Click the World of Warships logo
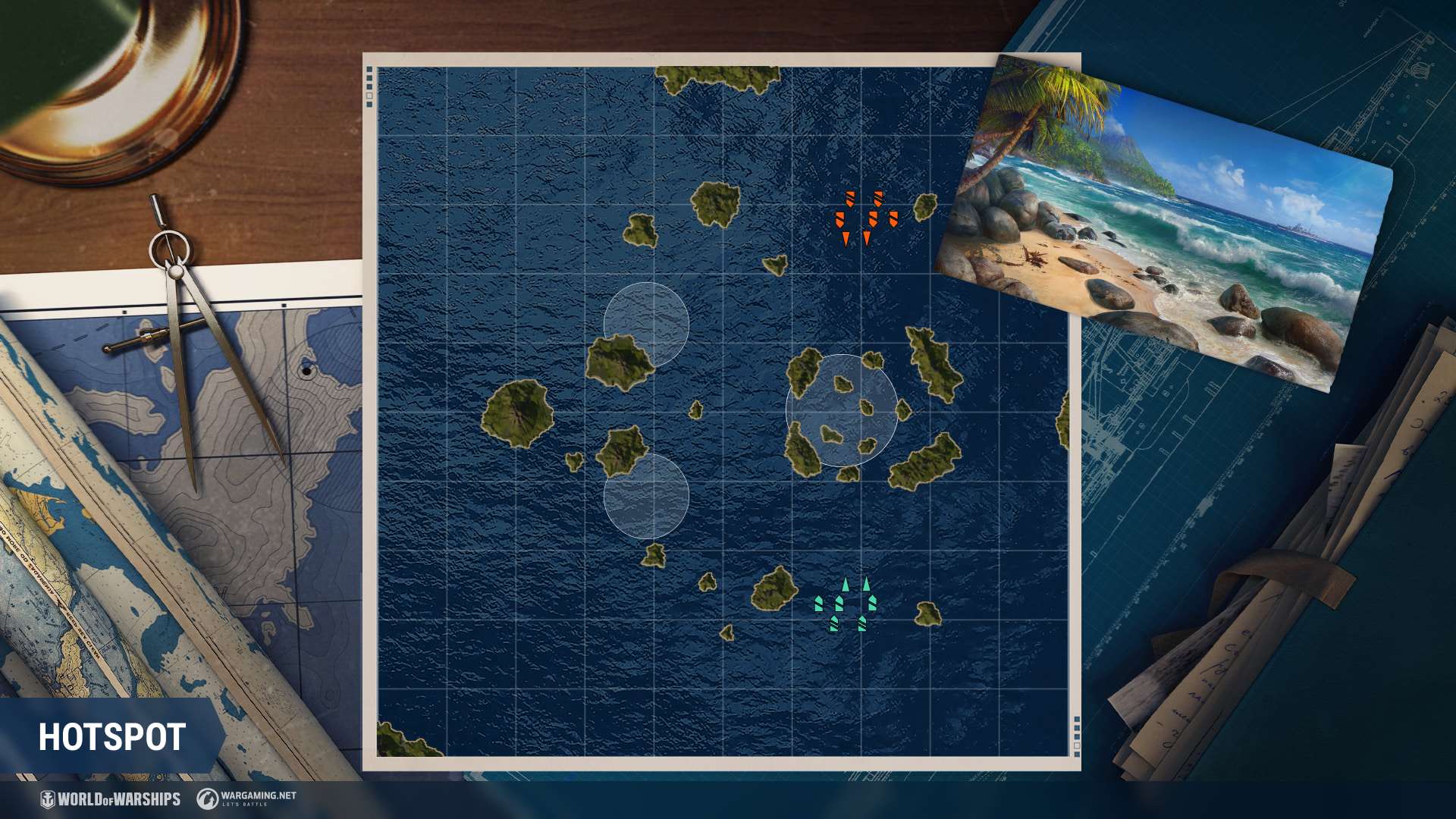This screenshot has width=1456, height=819. (x=111, y=799)
